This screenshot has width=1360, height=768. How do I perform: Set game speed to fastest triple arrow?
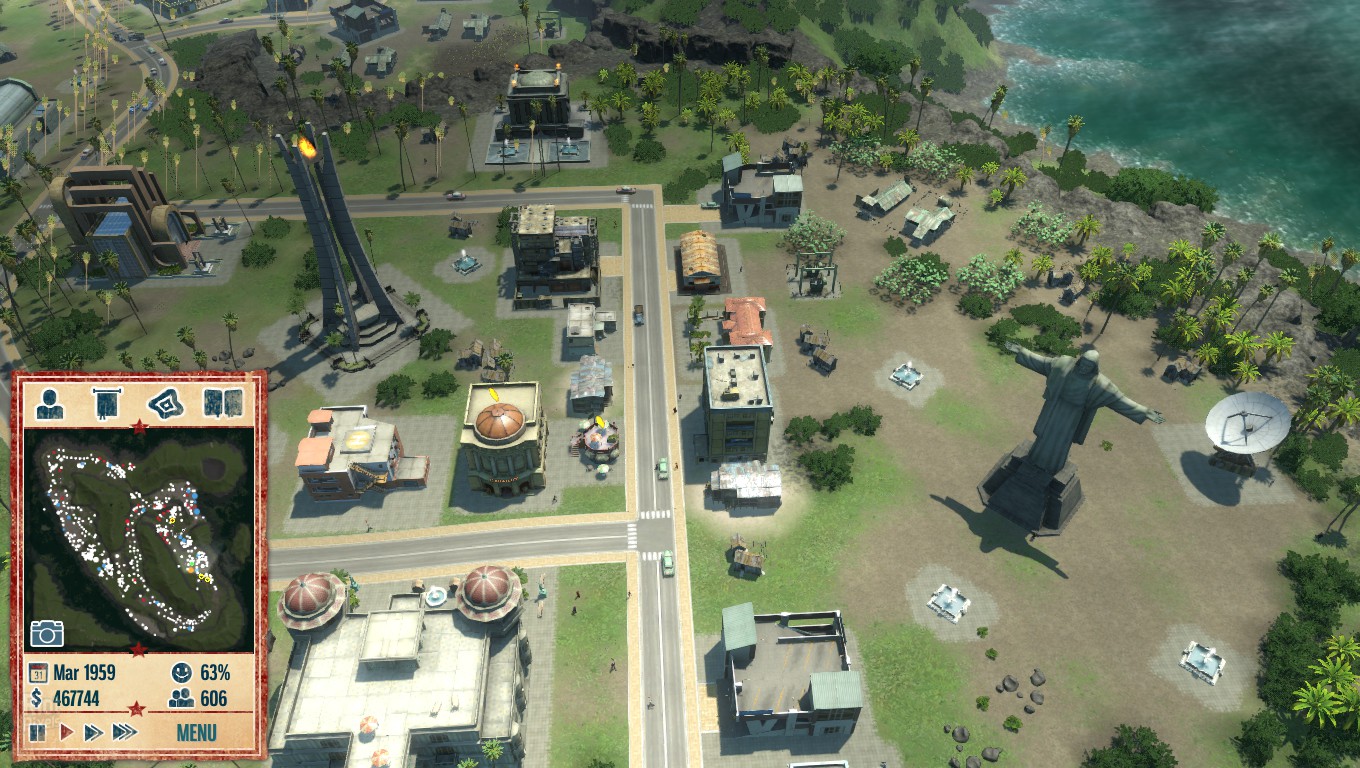click(124, 732)
